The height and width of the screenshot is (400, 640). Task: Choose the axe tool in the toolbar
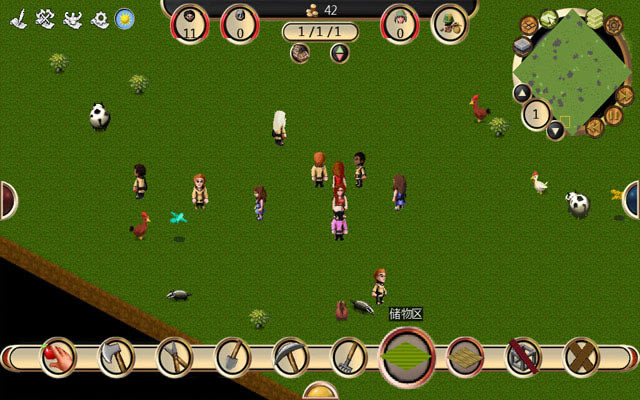[x=115, y=356]
